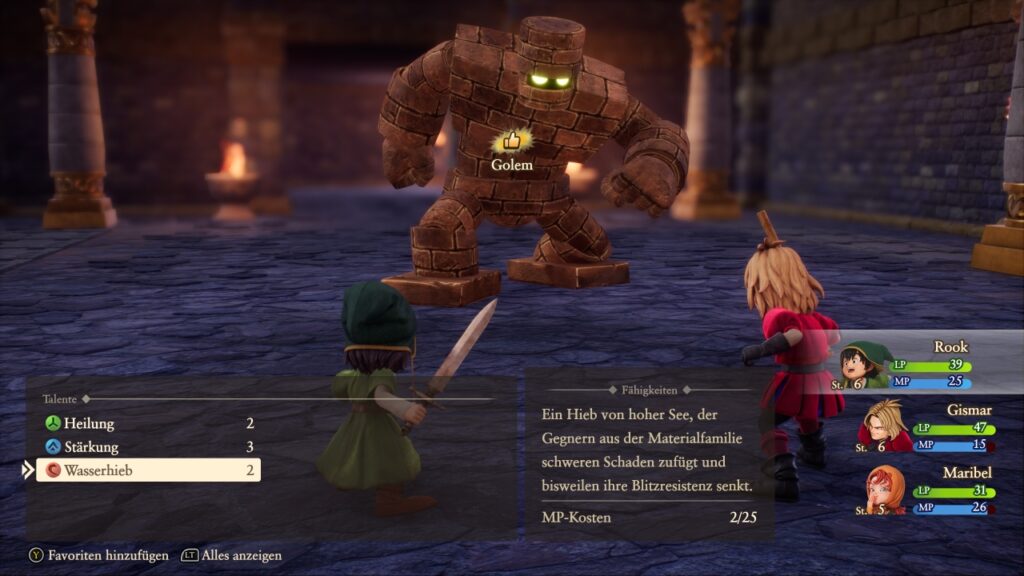Choose Maribel's party status row
This screenshot has width=1024, height=576.
925,490
